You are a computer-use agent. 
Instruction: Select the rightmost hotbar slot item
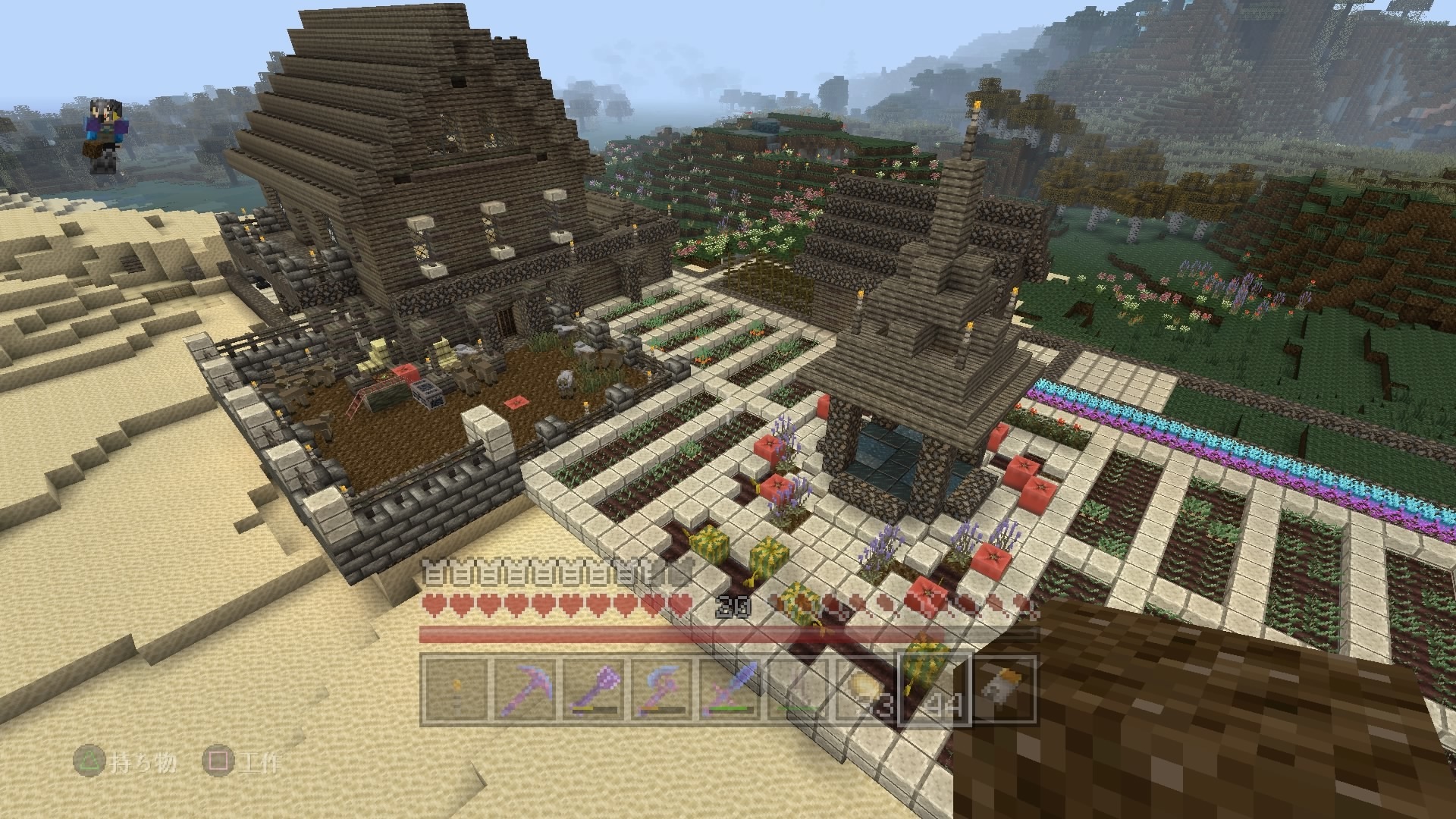(x=1002, y=689)
